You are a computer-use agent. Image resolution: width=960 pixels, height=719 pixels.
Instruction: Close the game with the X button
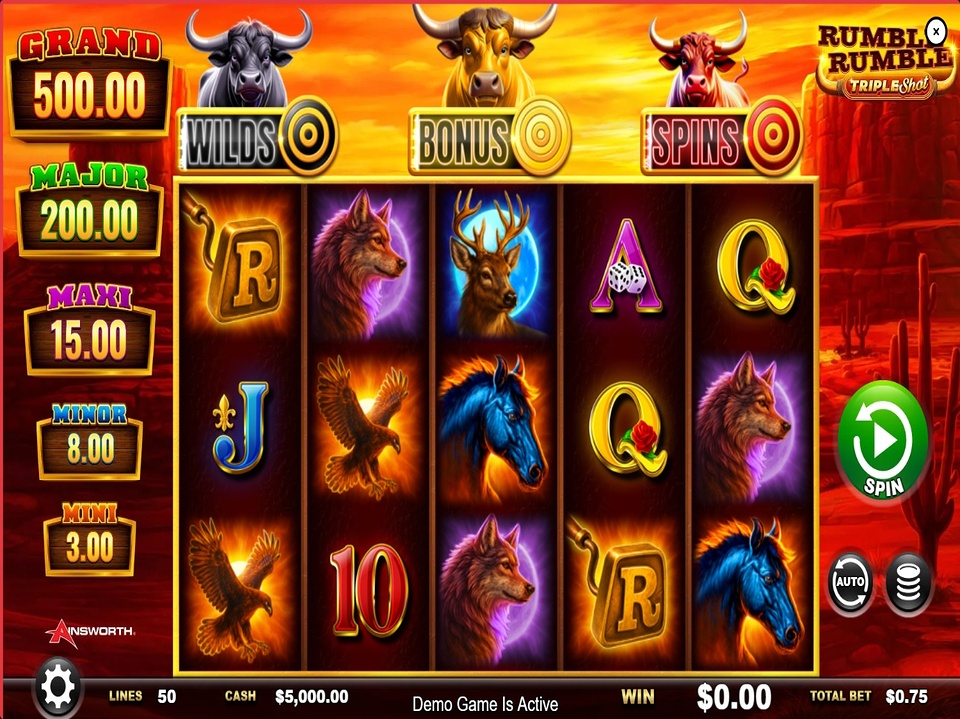935,31
